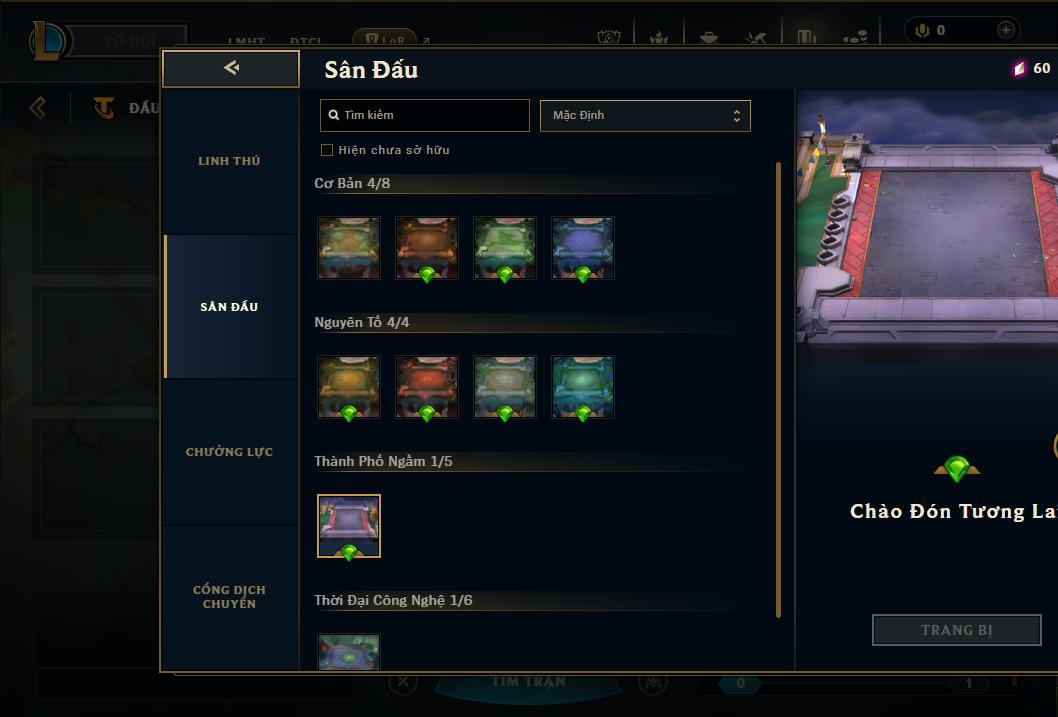Choose the green Cơ Bản arena thumbnail

[x=505, y=248]
